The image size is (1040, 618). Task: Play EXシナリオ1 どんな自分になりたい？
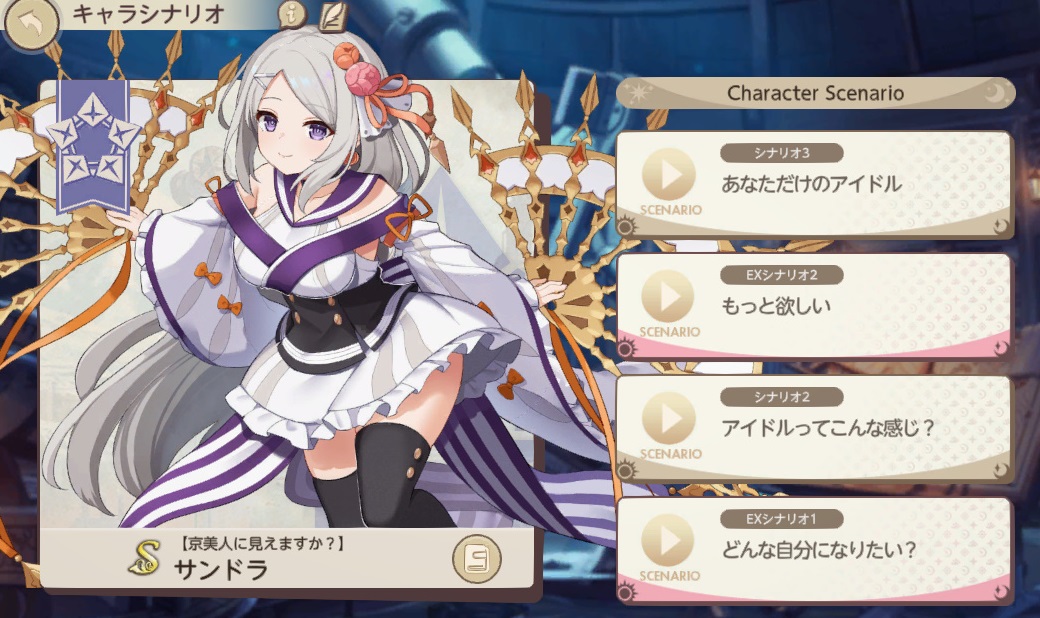668,541
